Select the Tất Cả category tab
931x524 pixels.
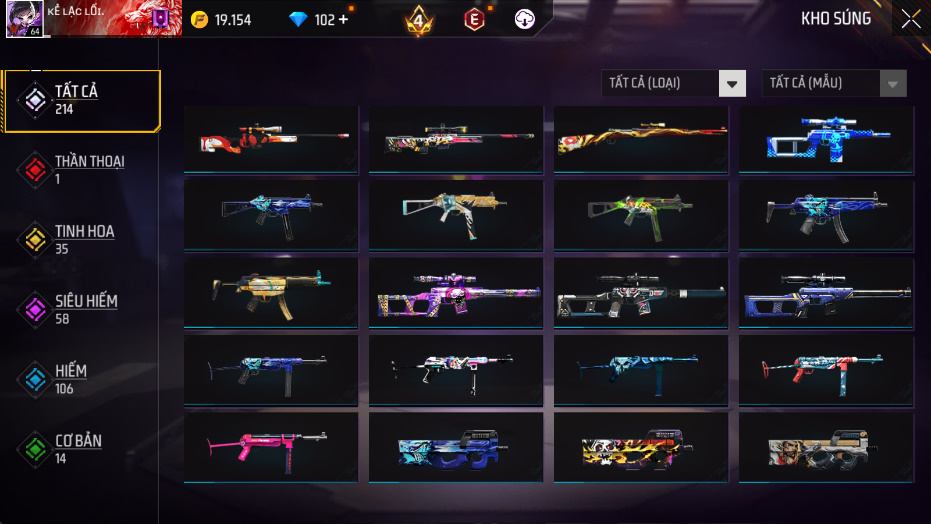coord(80,100)
